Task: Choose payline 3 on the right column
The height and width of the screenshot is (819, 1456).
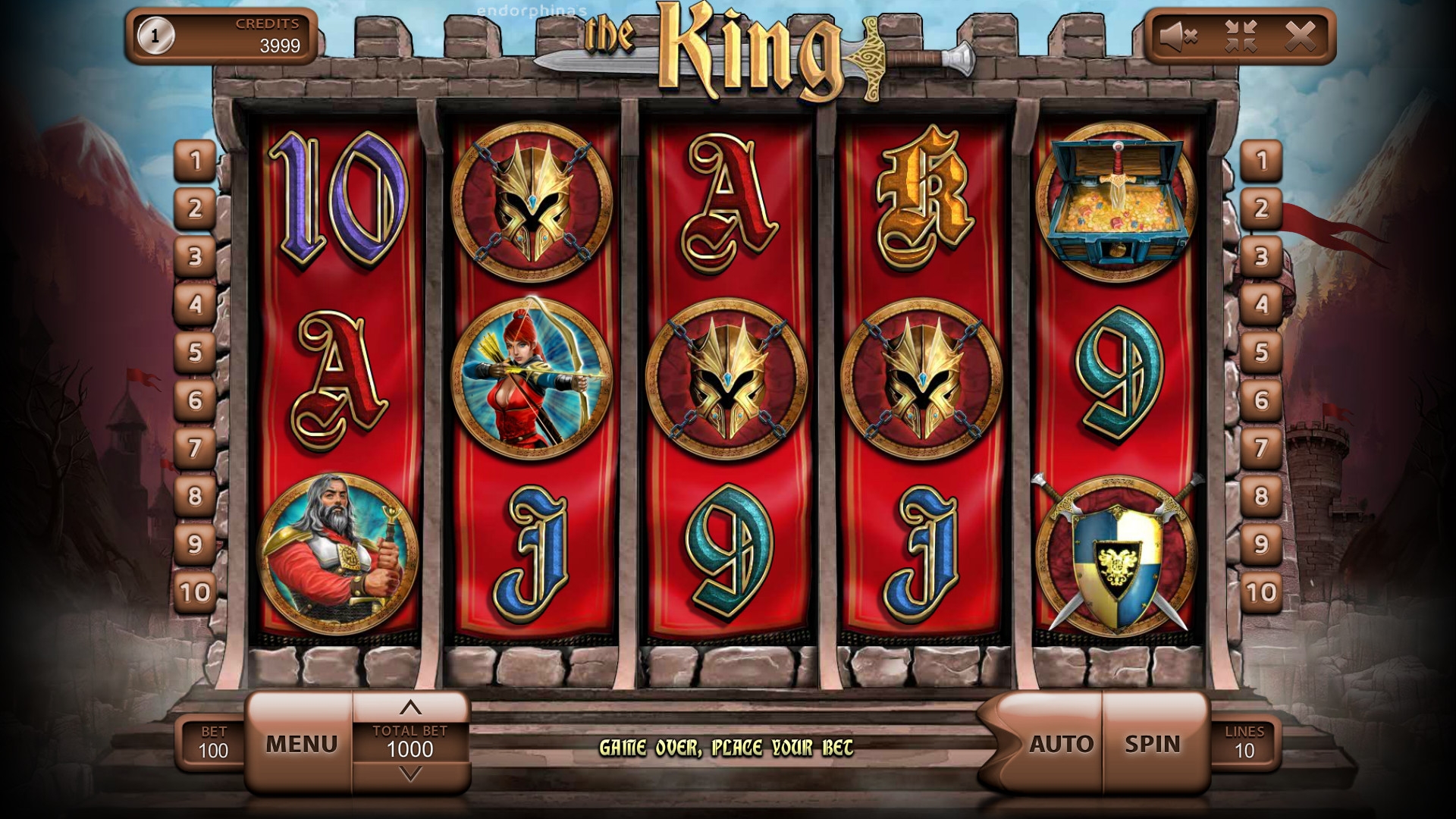Action: tap(1261, 256)
